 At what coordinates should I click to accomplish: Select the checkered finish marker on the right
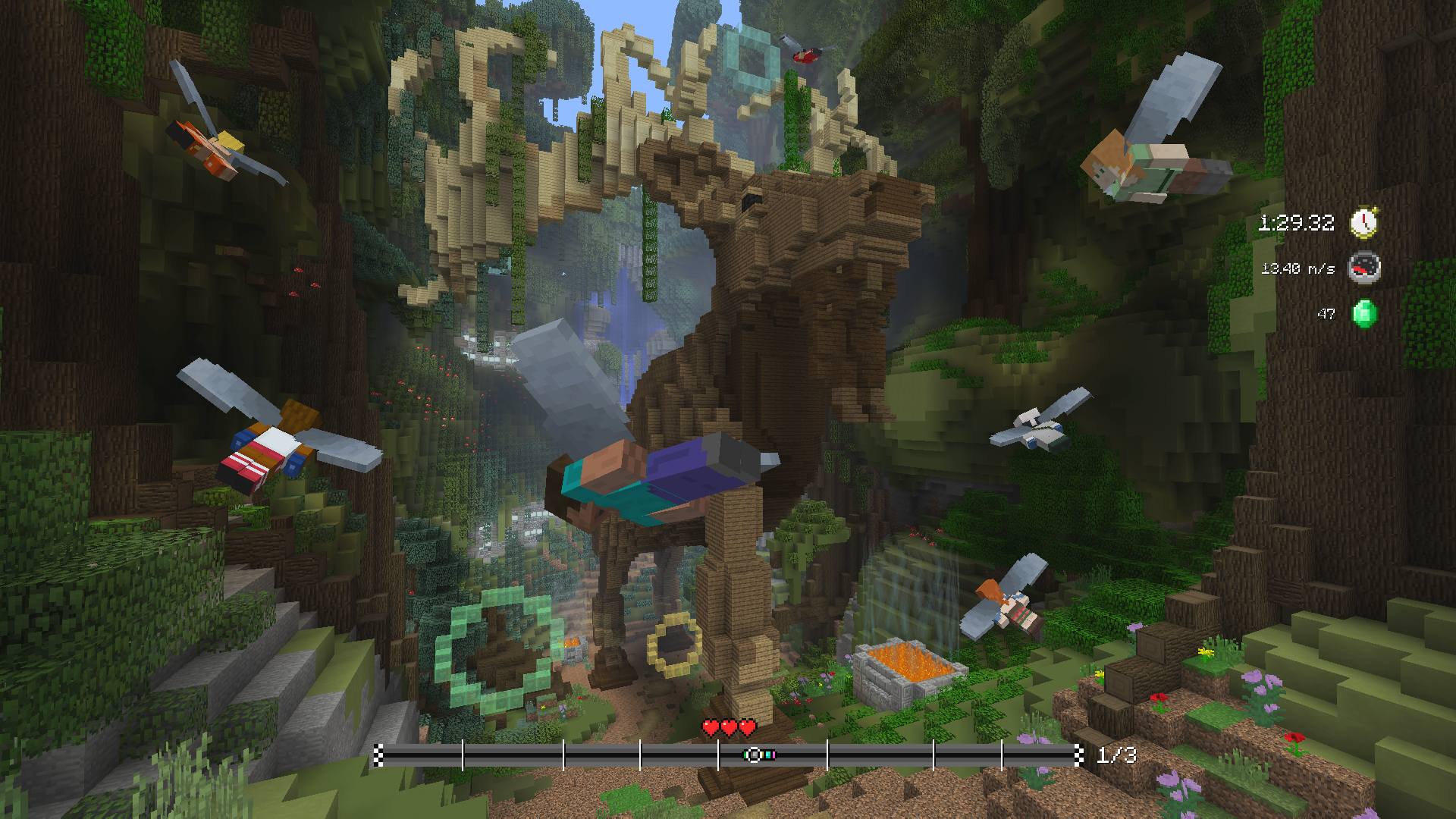[x=1078, y=757]
